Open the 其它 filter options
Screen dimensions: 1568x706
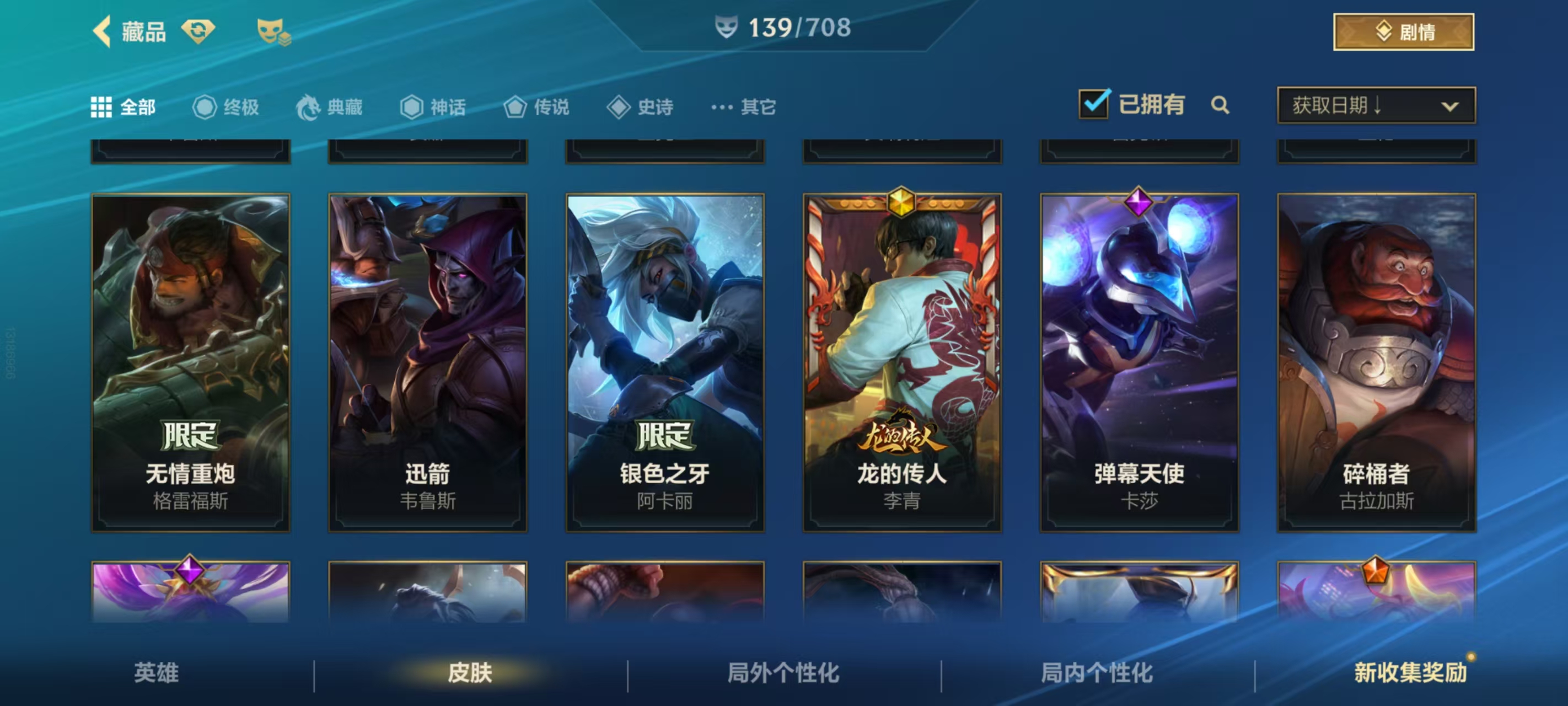click(744, 107)
